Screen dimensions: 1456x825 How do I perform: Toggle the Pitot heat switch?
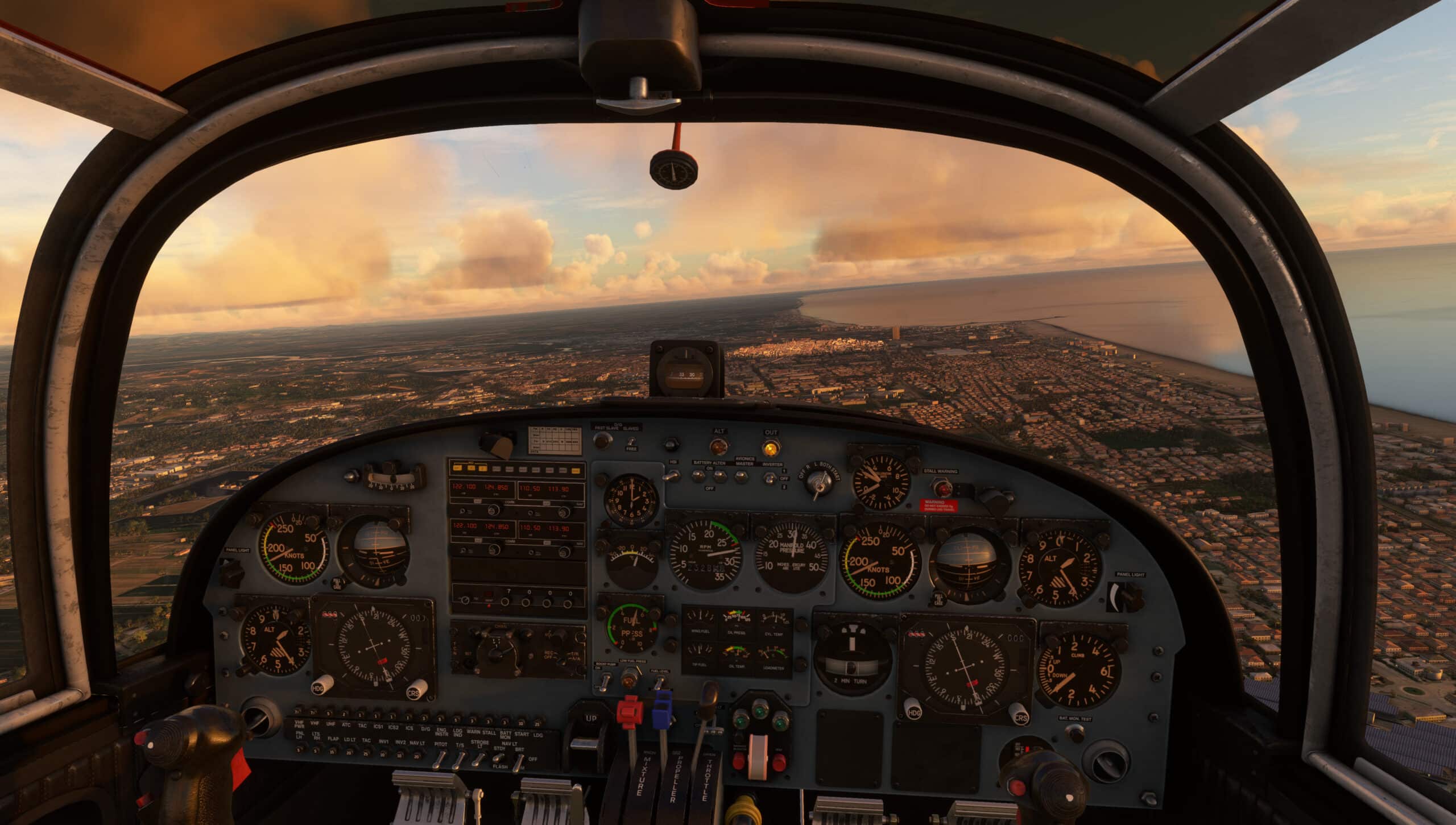click(x=440, y=758)
